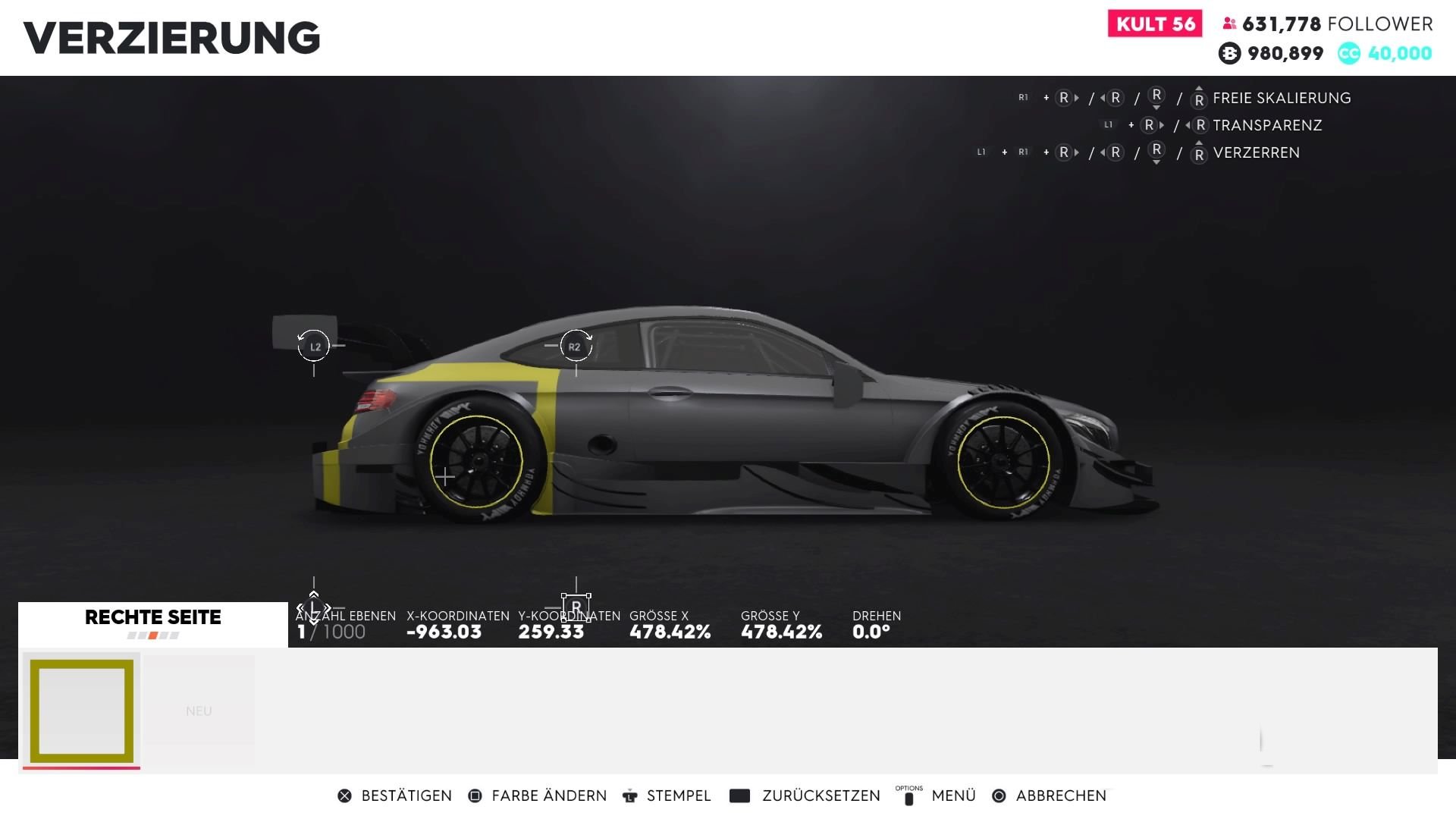Open the RECHTE SEITE side selector
Screen dimensions: 1456x819
[x=152, y=617]
